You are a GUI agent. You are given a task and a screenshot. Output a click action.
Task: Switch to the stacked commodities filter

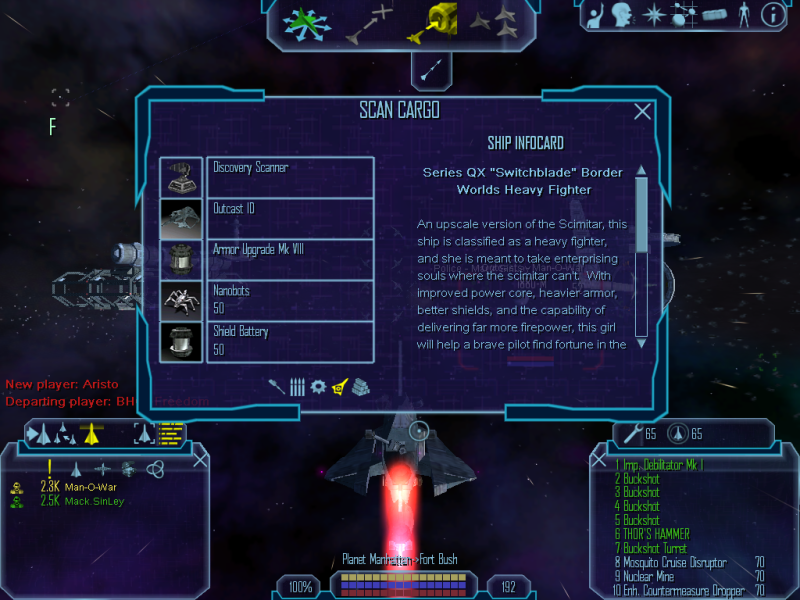(x=361, y=386)
